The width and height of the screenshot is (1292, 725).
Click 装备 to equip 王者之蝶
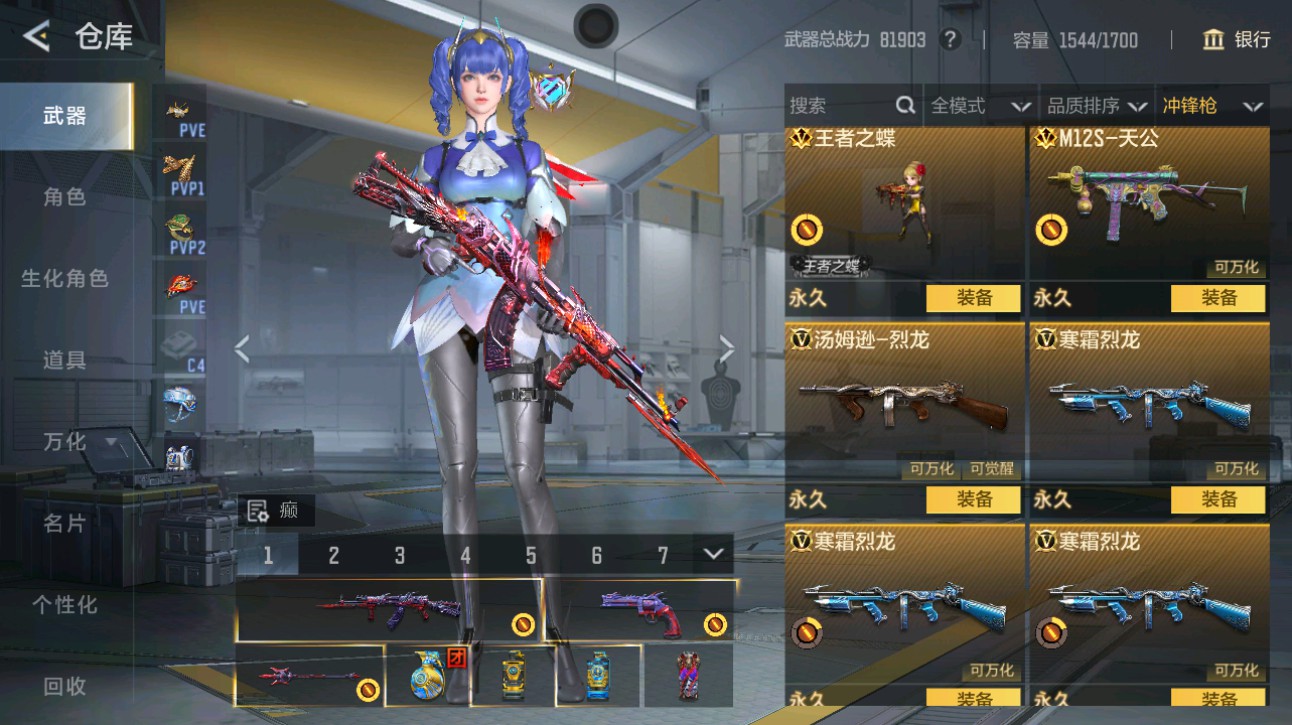[x=975, y=298]
